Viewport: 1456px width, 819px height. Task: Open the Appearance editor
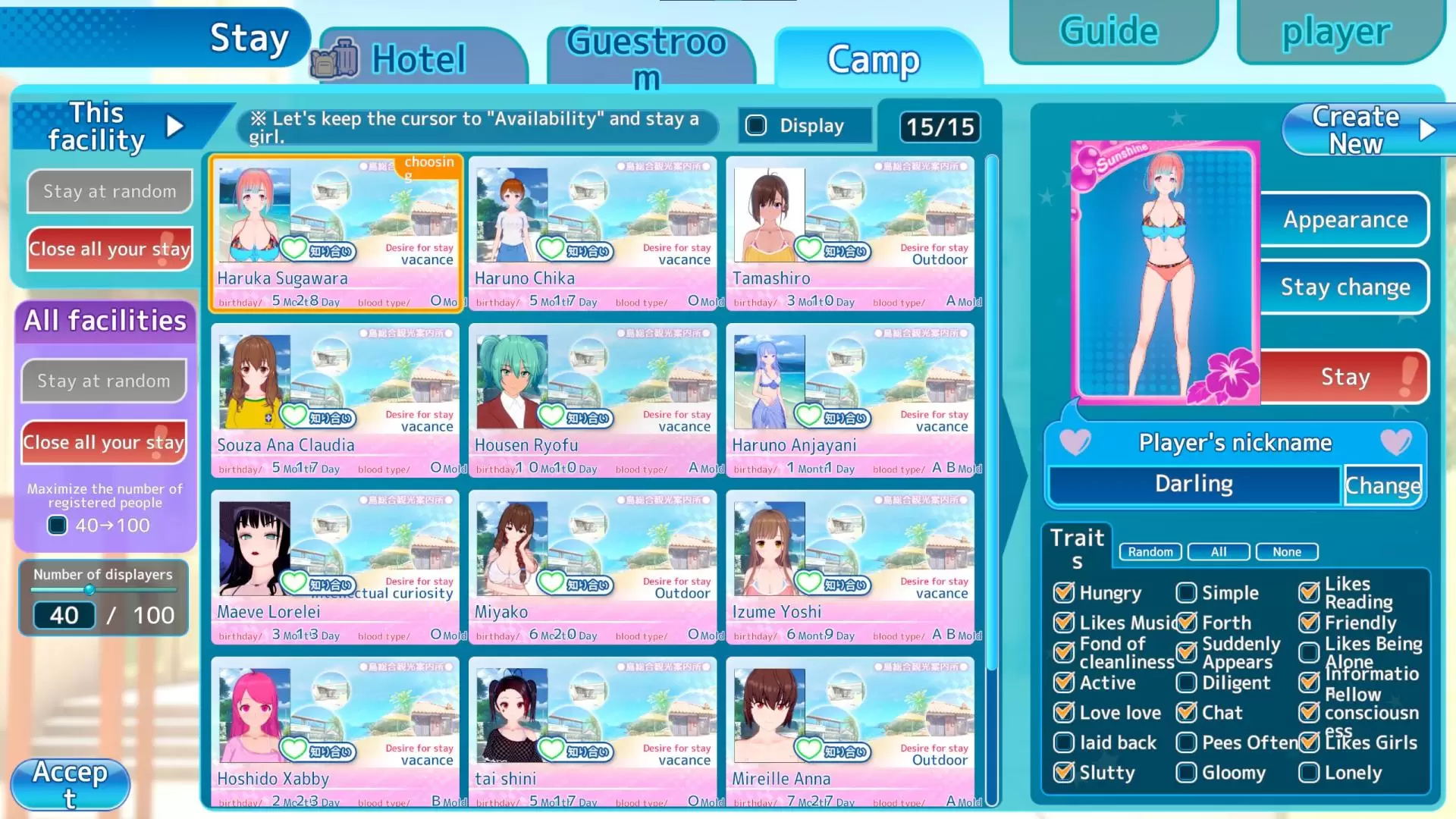pos(1345,219)
